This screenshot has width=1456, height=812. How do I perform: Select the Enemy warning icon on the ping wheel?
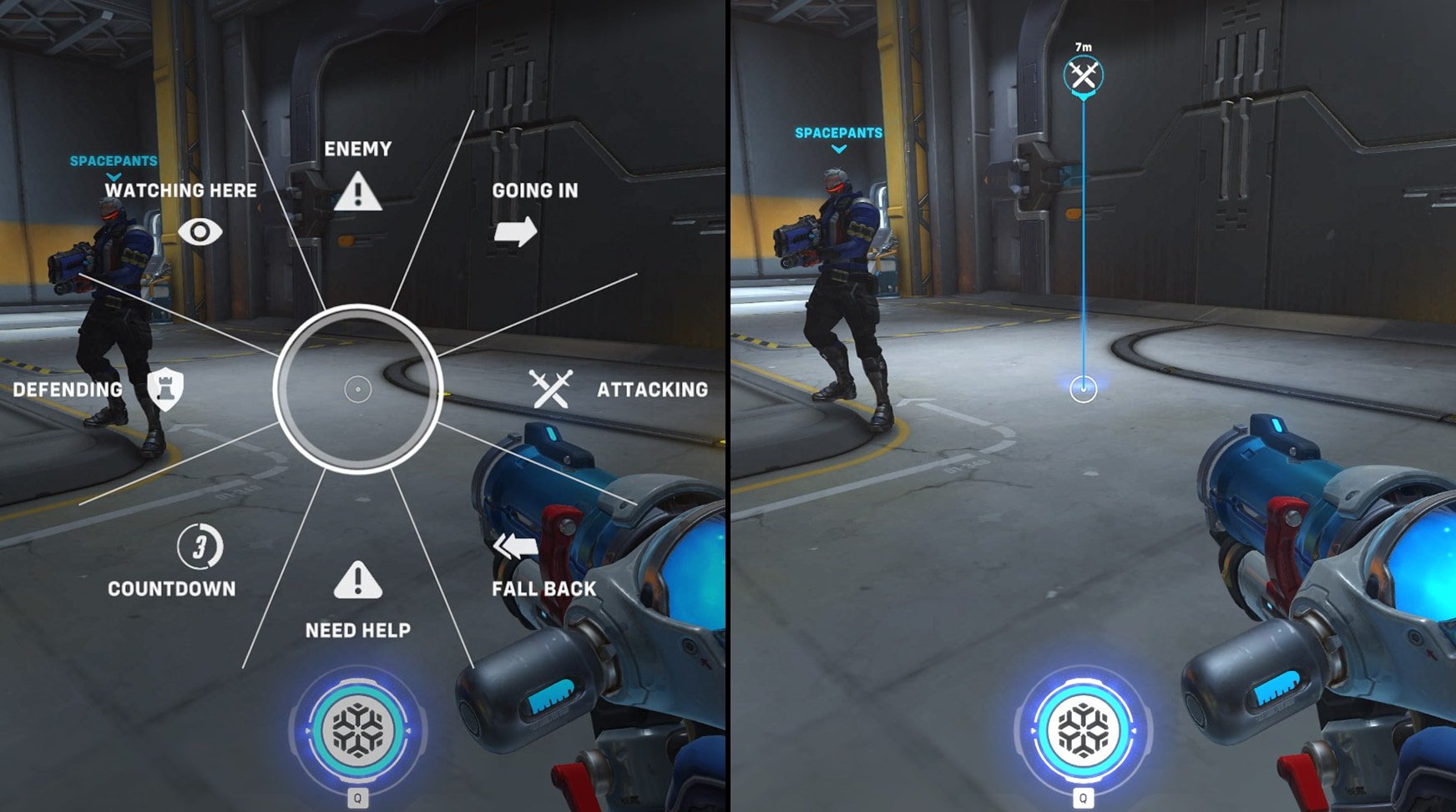coord(359,190)
